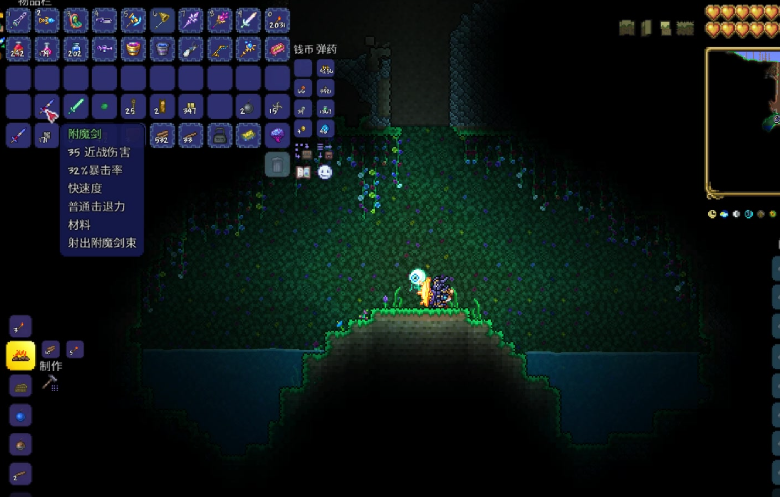The width and height of the screenshot is (780, 497).
Task: Select the bomb stack in inventory
Action: point(249,106)
